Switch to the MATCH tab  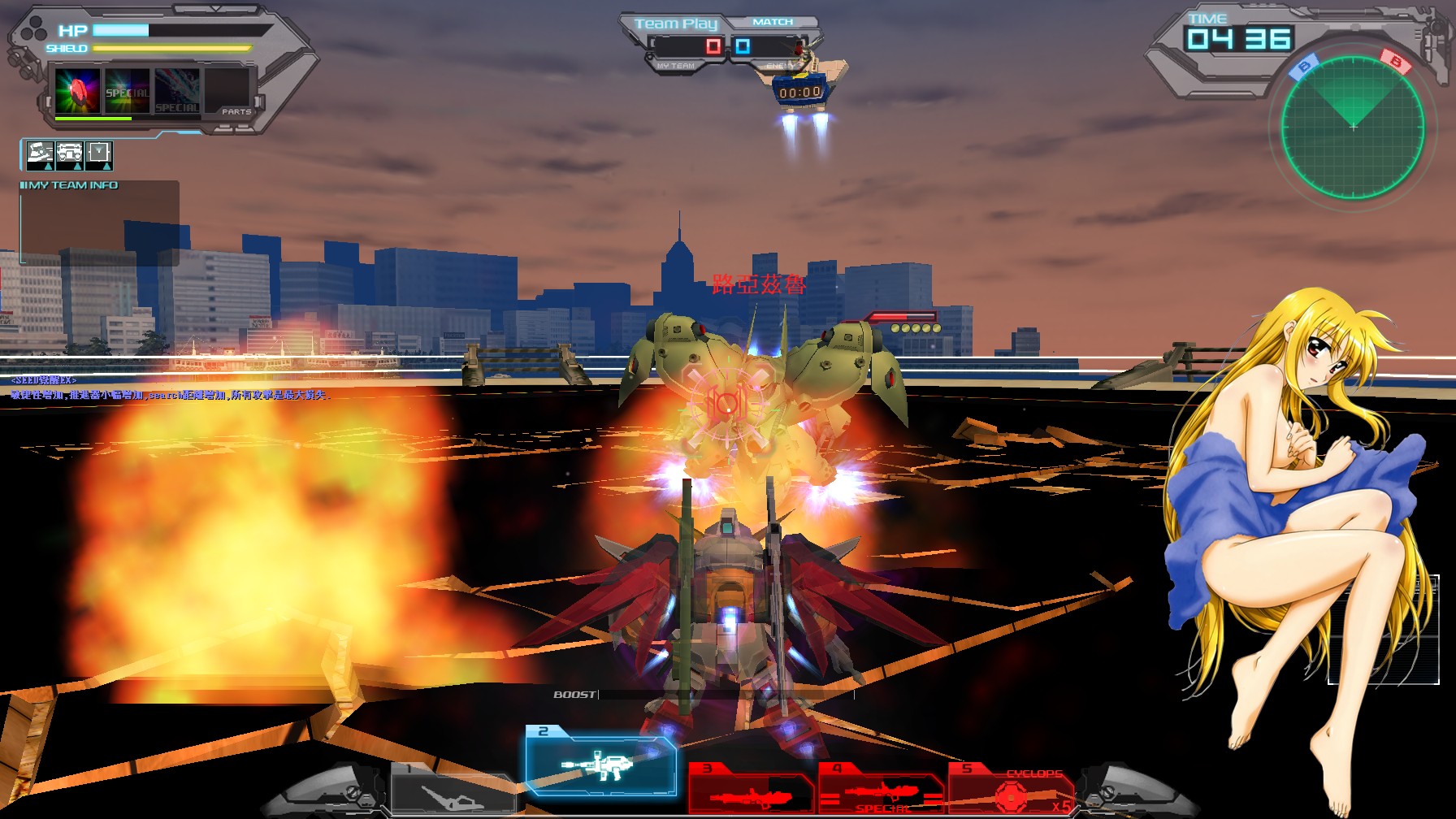(x=772, y=22)
